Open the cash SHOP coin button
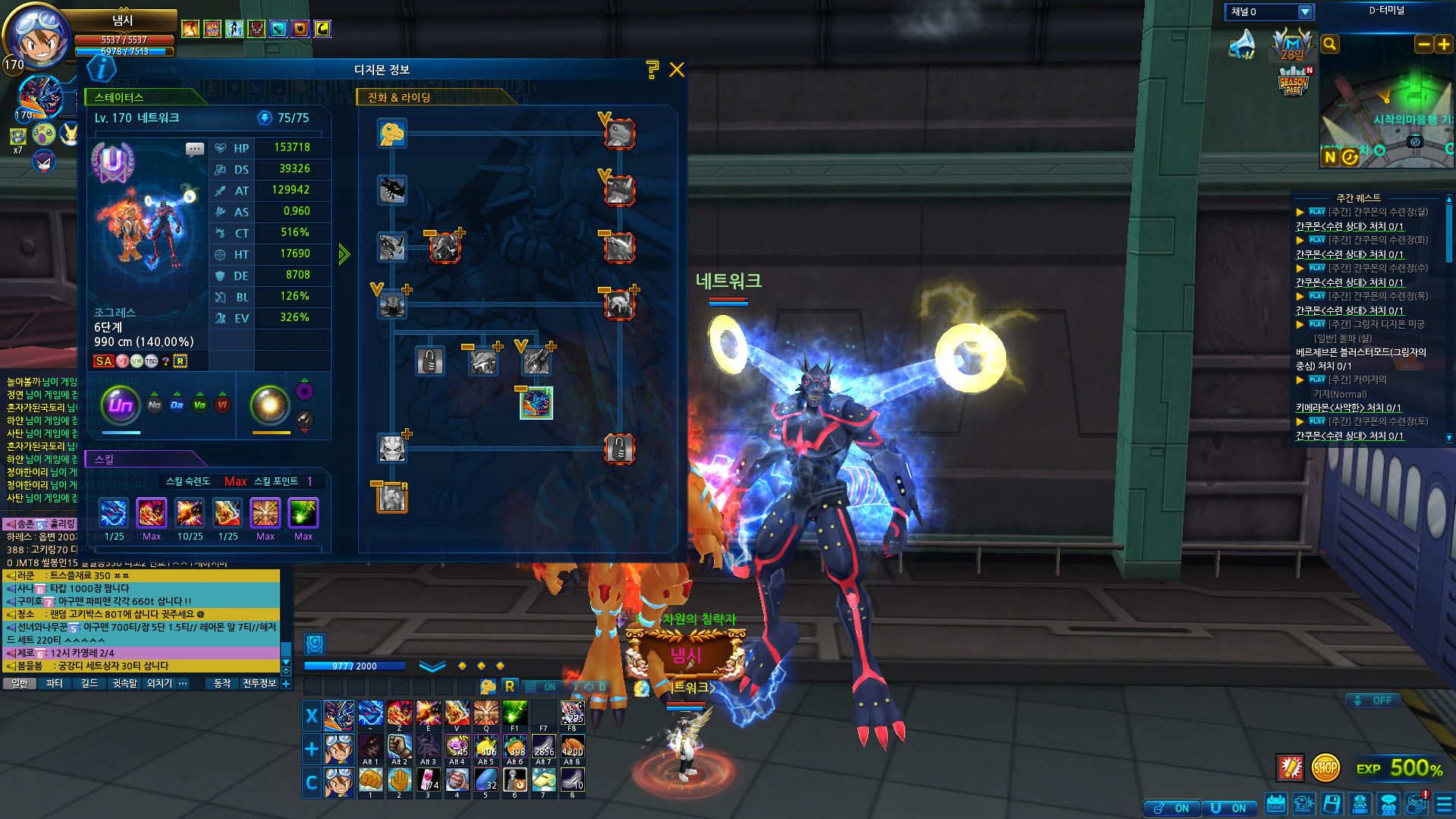This screenshot has width=1456, height=819. click(1325, 767)
